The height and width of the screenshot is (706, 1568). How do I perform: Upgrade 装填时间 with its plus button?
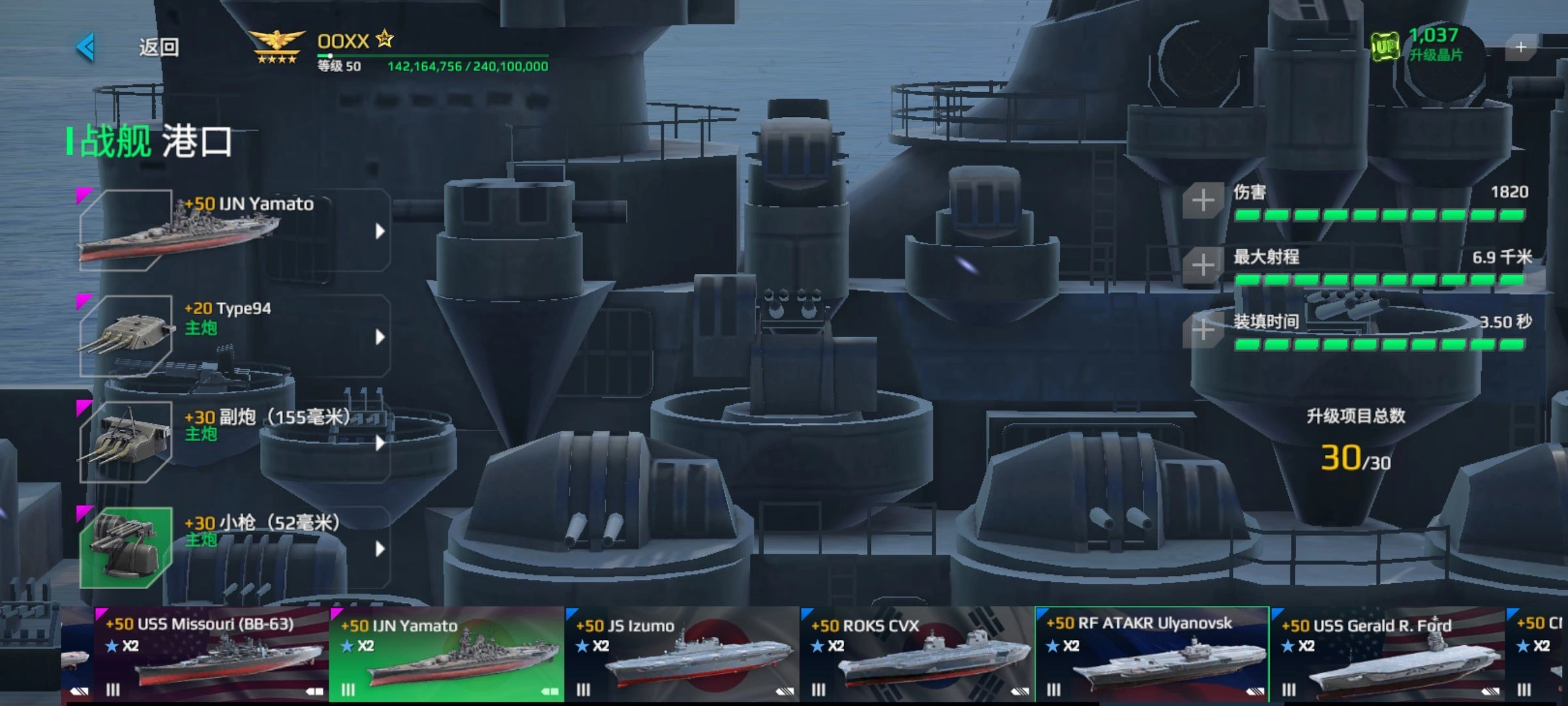[x=1203, y=330]
